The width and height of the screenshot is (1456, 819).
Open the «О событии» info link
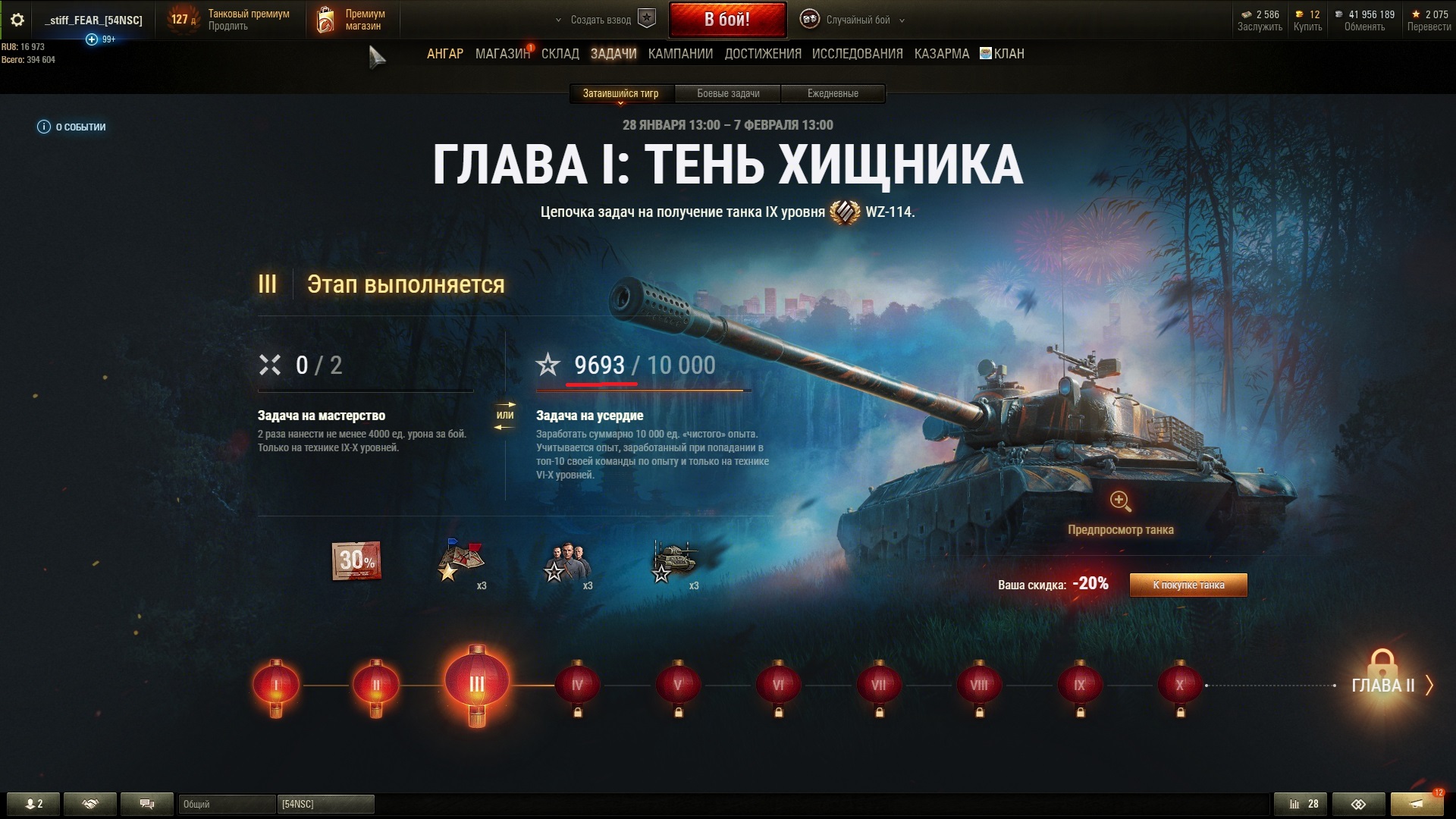pyautogui.click(x=72, y=127)
